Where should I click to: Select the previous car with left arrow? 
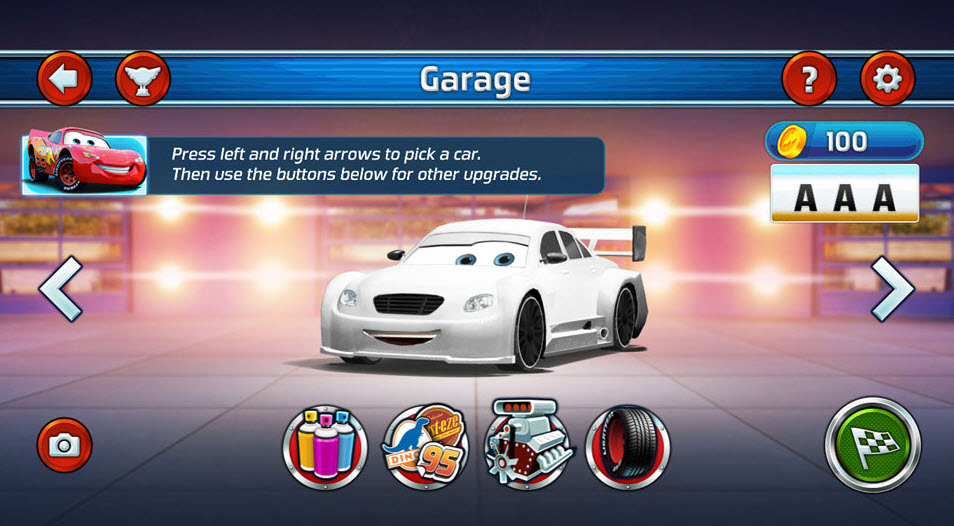click(x=60, y=289)
